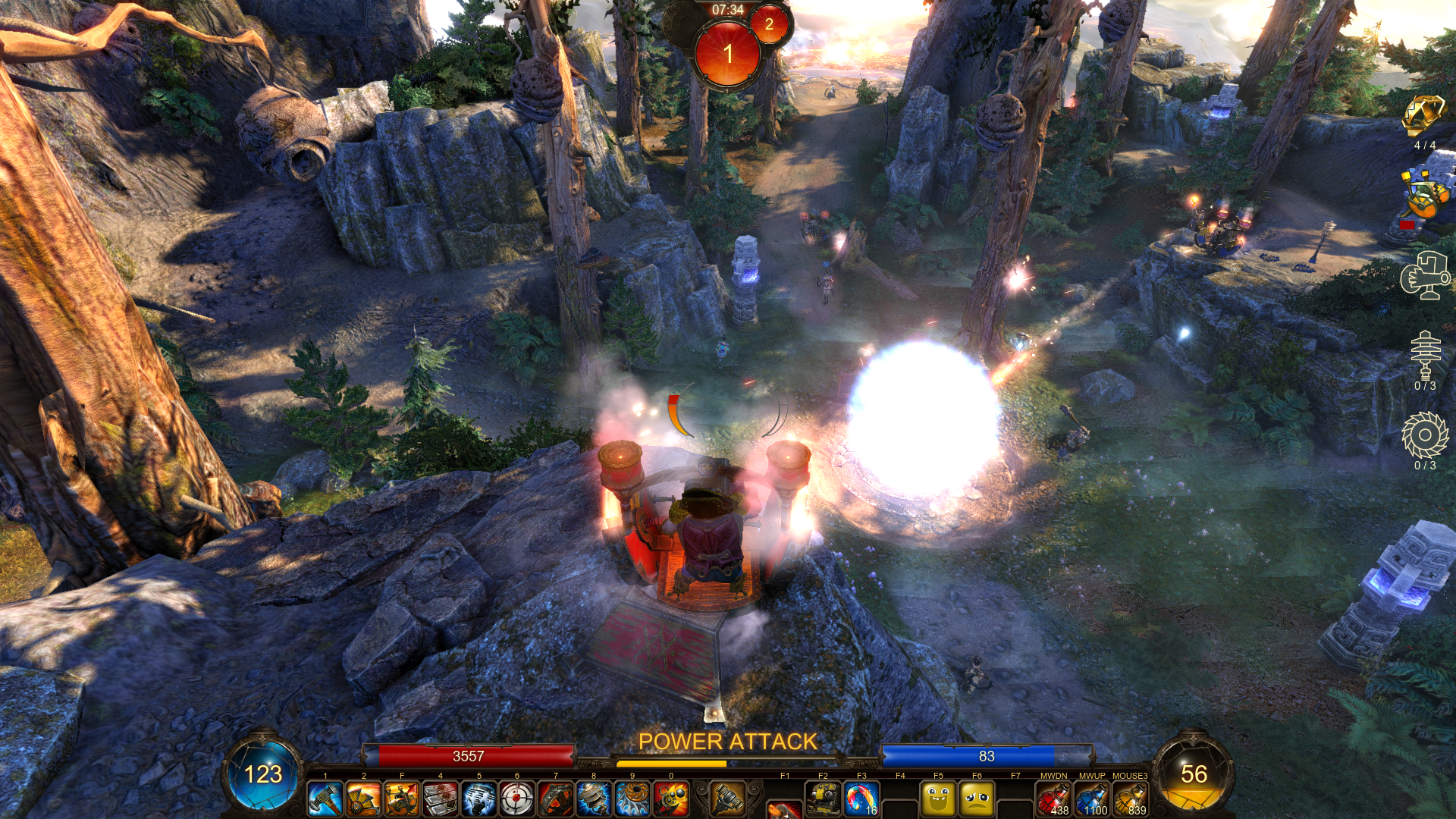The width and height of the screenshot is (1456, 819).
Task: Select the stacked trap plates ability
Action: coord(441,799)
